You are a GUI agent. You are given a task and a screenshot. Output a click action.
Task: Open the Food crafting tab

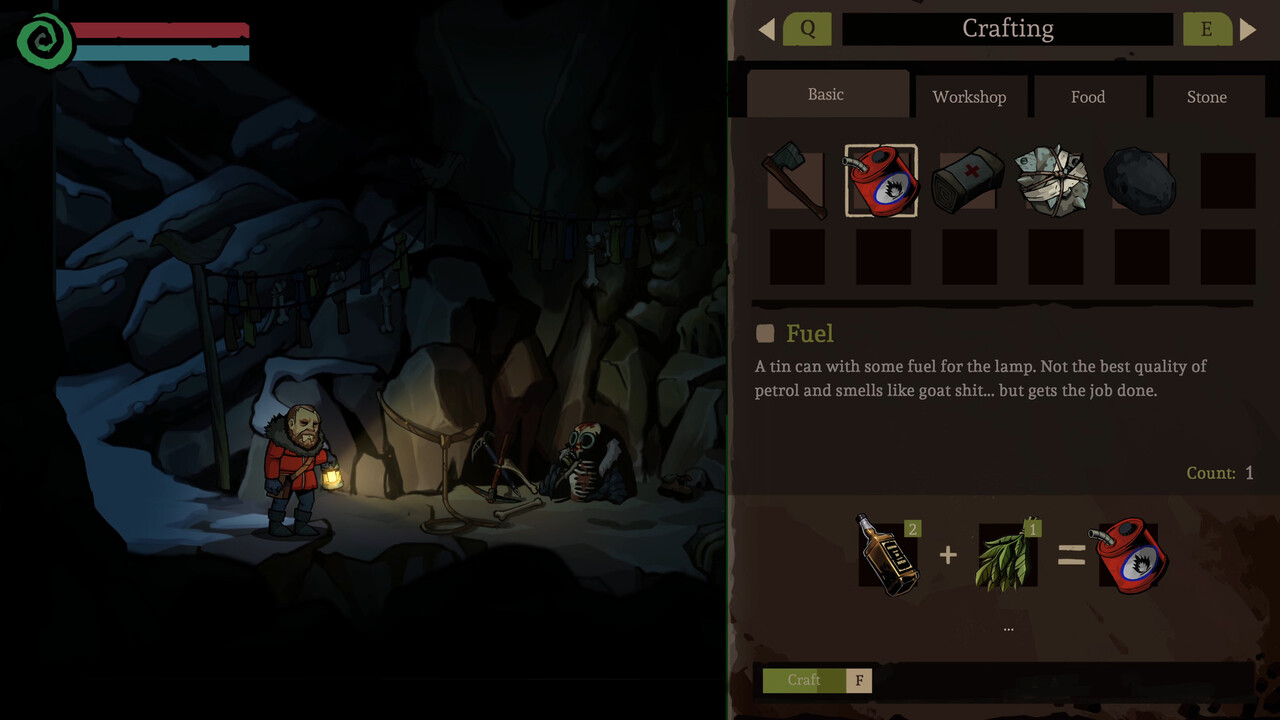point(1088,97)
